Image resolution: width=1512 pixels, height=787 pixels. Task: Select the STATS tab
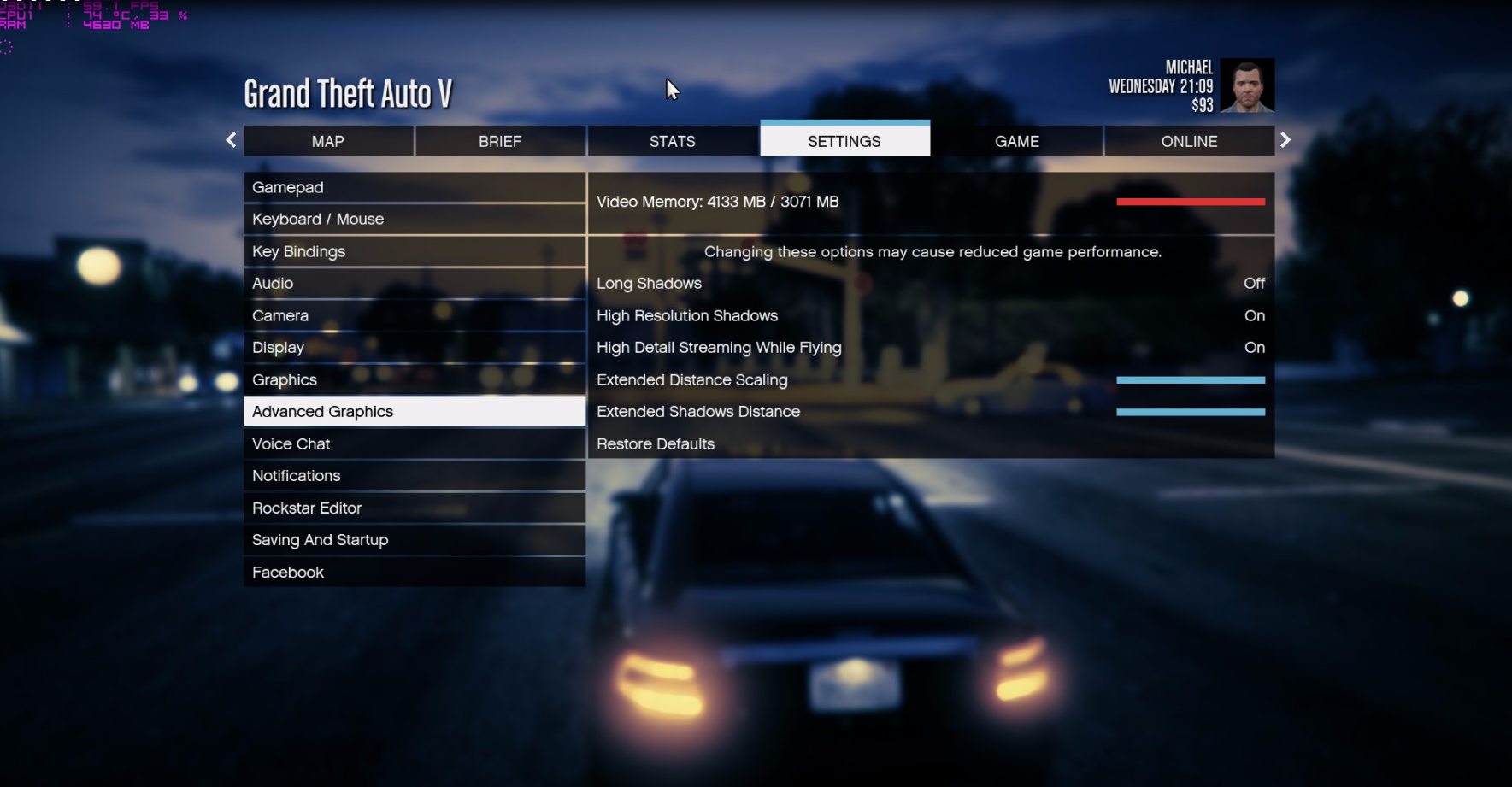point(672,142)
